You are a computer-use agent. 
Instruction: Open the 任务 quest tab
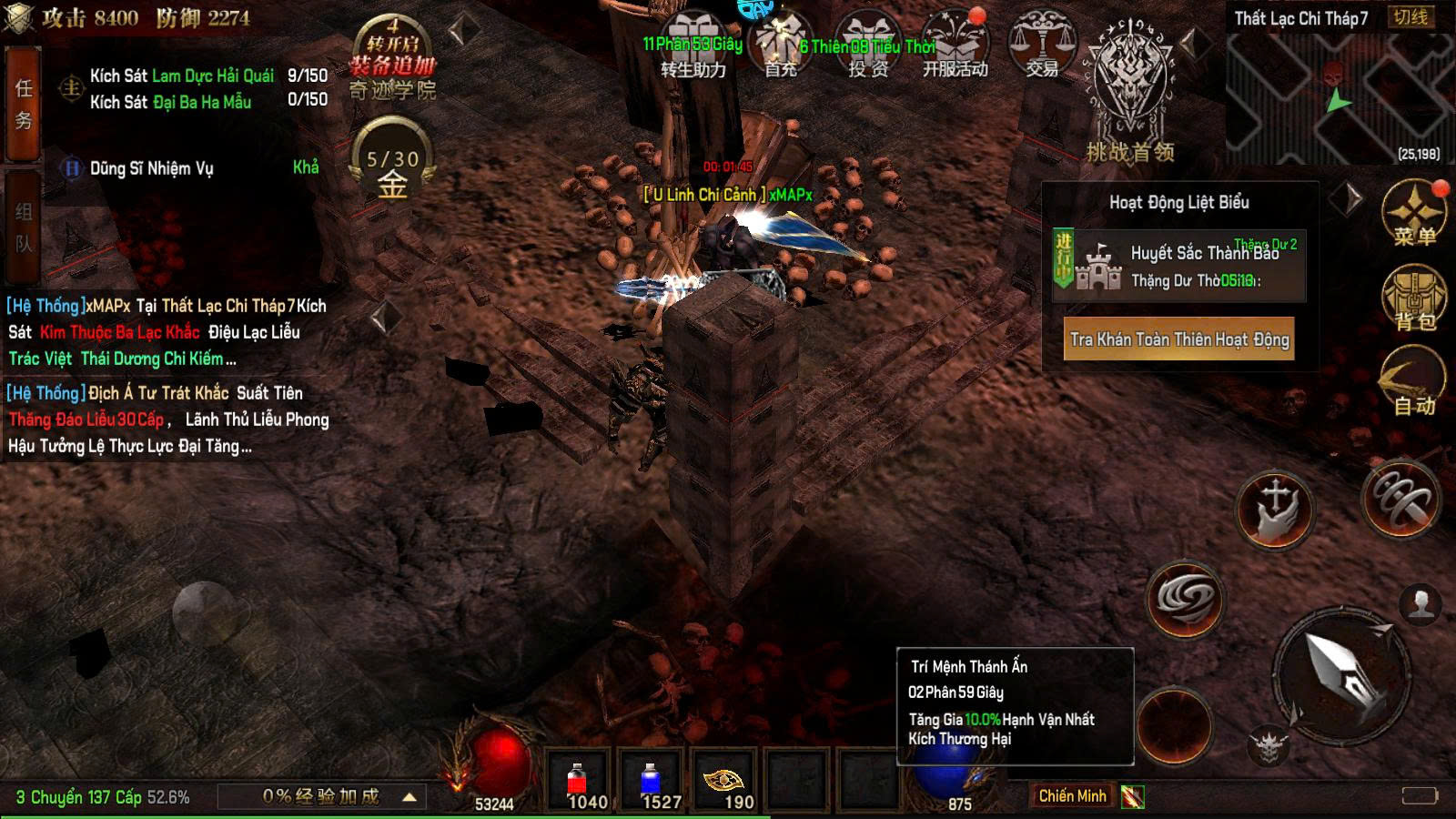(x=23, y=104)
